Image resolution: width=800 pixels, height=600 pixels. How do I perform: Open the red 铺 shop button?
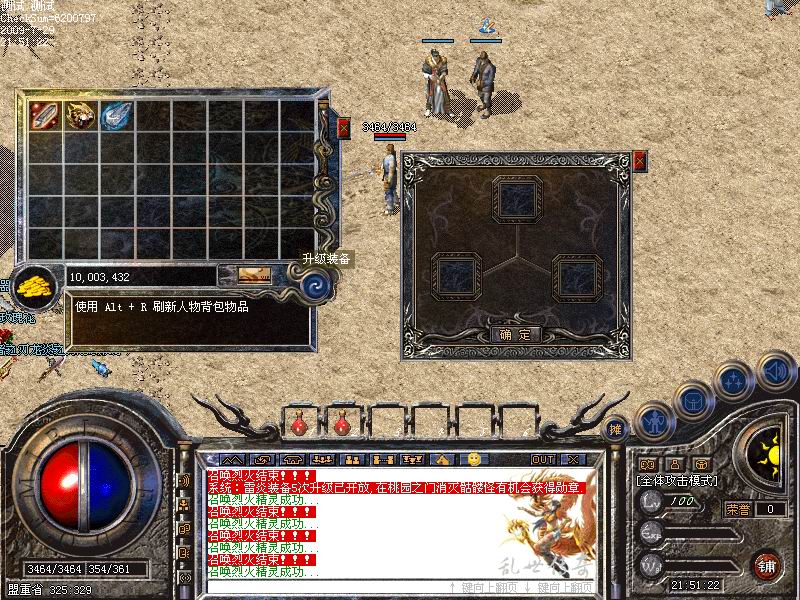(x=768, y=564)
